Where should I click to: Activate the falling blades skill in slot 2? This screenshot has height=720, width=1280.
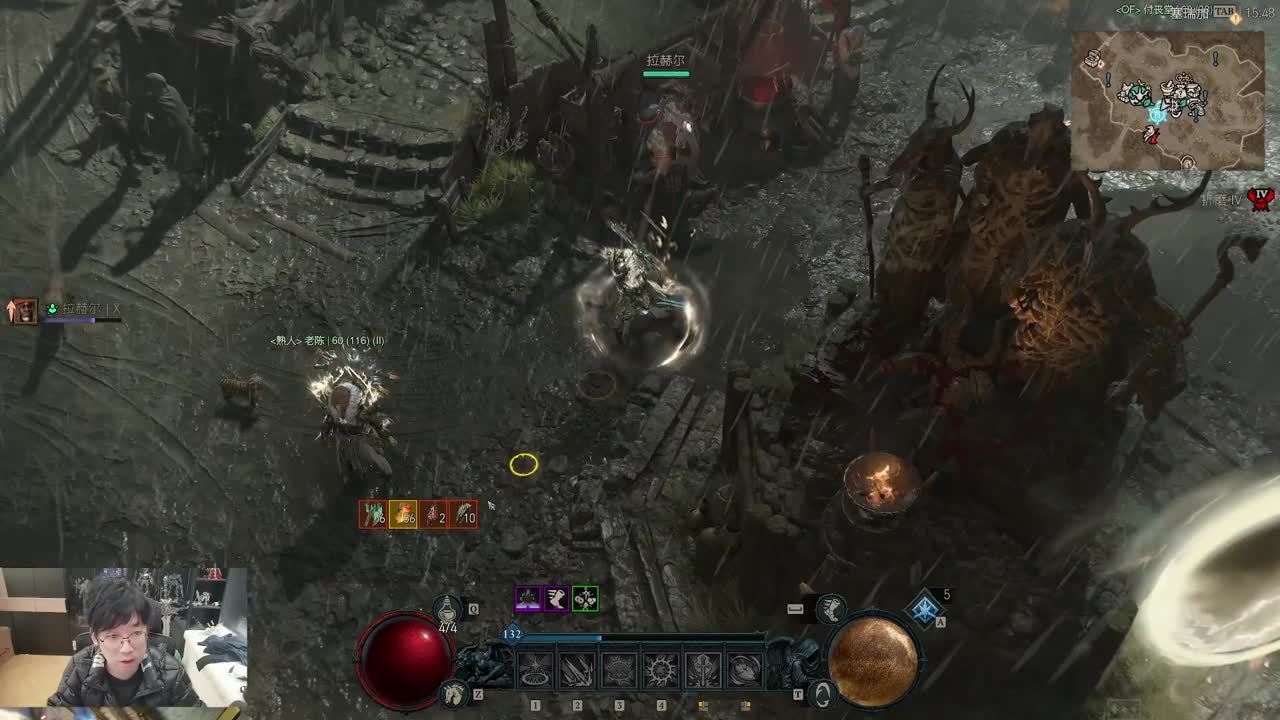pyautogui.click(x=577, y=670)
